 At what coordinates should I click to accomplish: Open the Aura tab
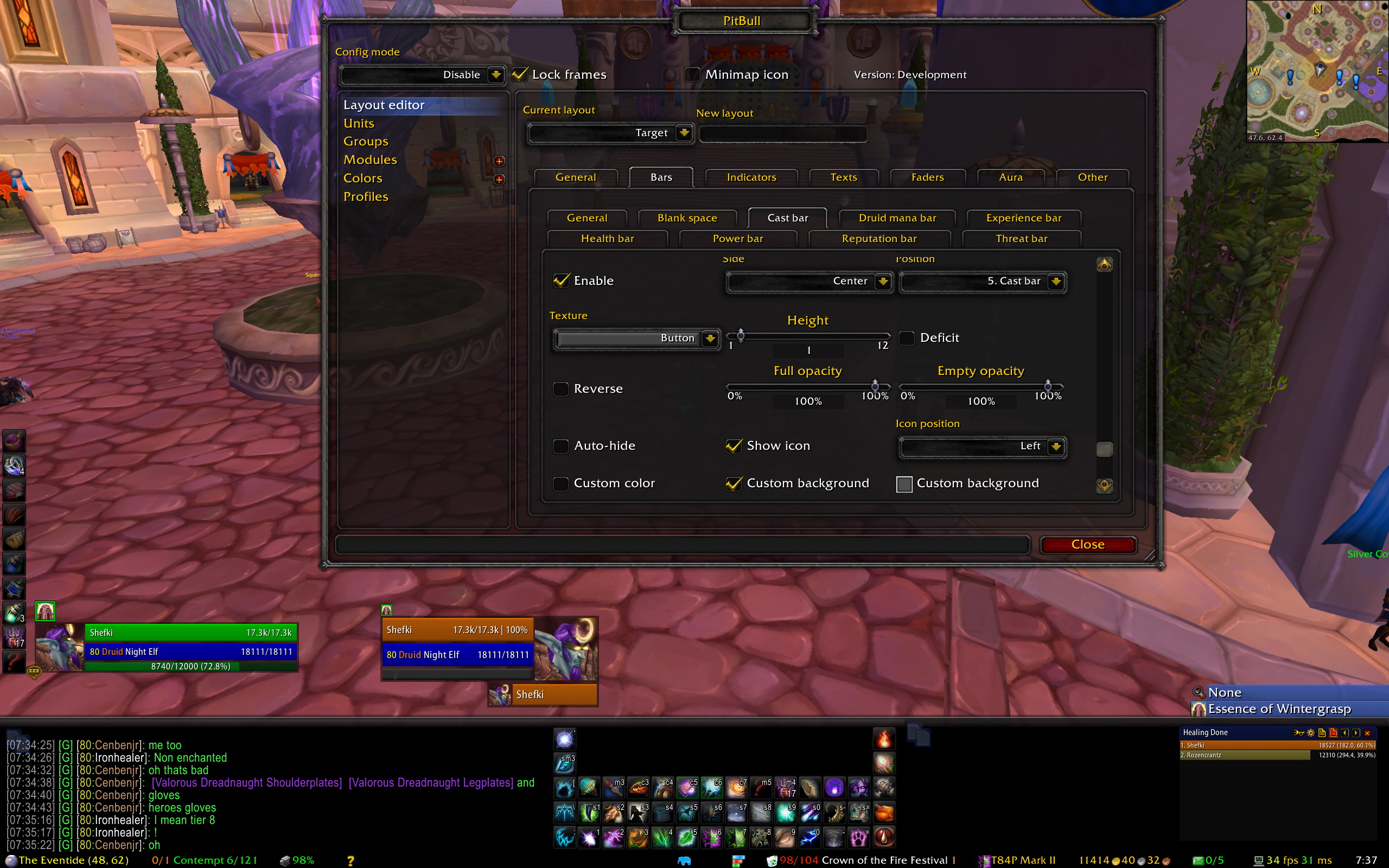(1010, 177)
